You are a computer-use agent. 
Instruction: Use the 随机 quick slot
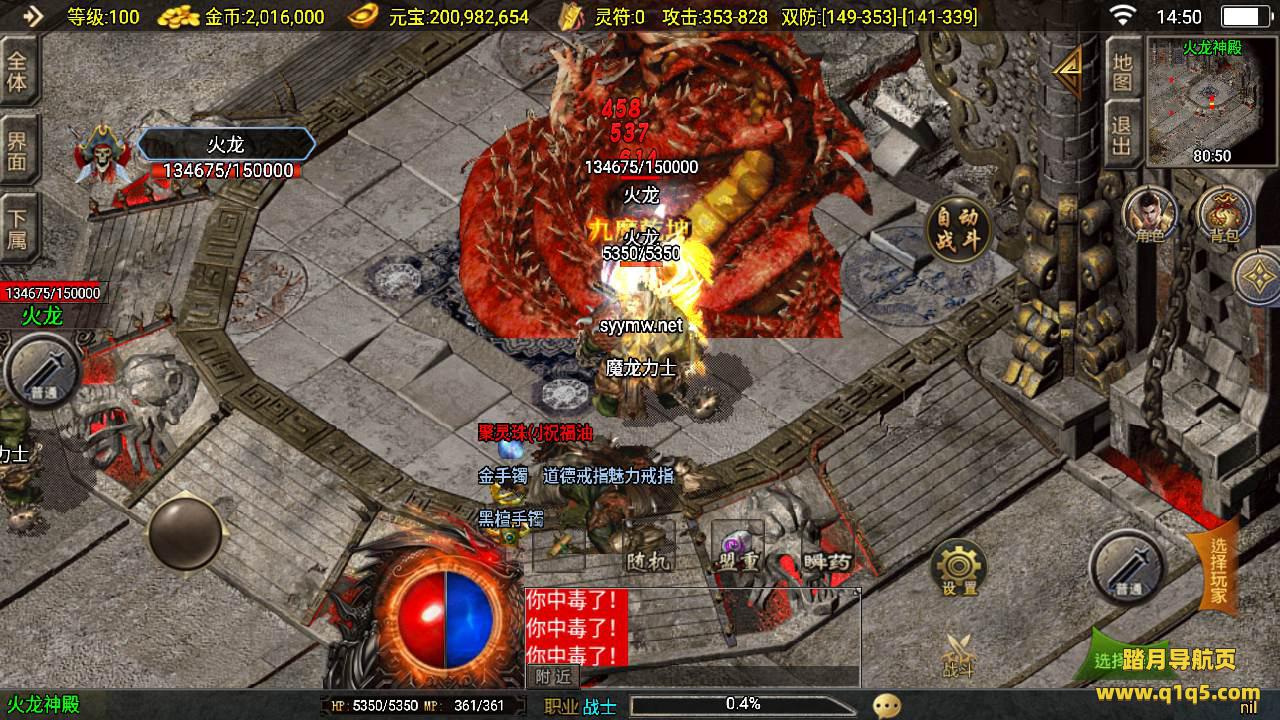[x=646, y=548]
